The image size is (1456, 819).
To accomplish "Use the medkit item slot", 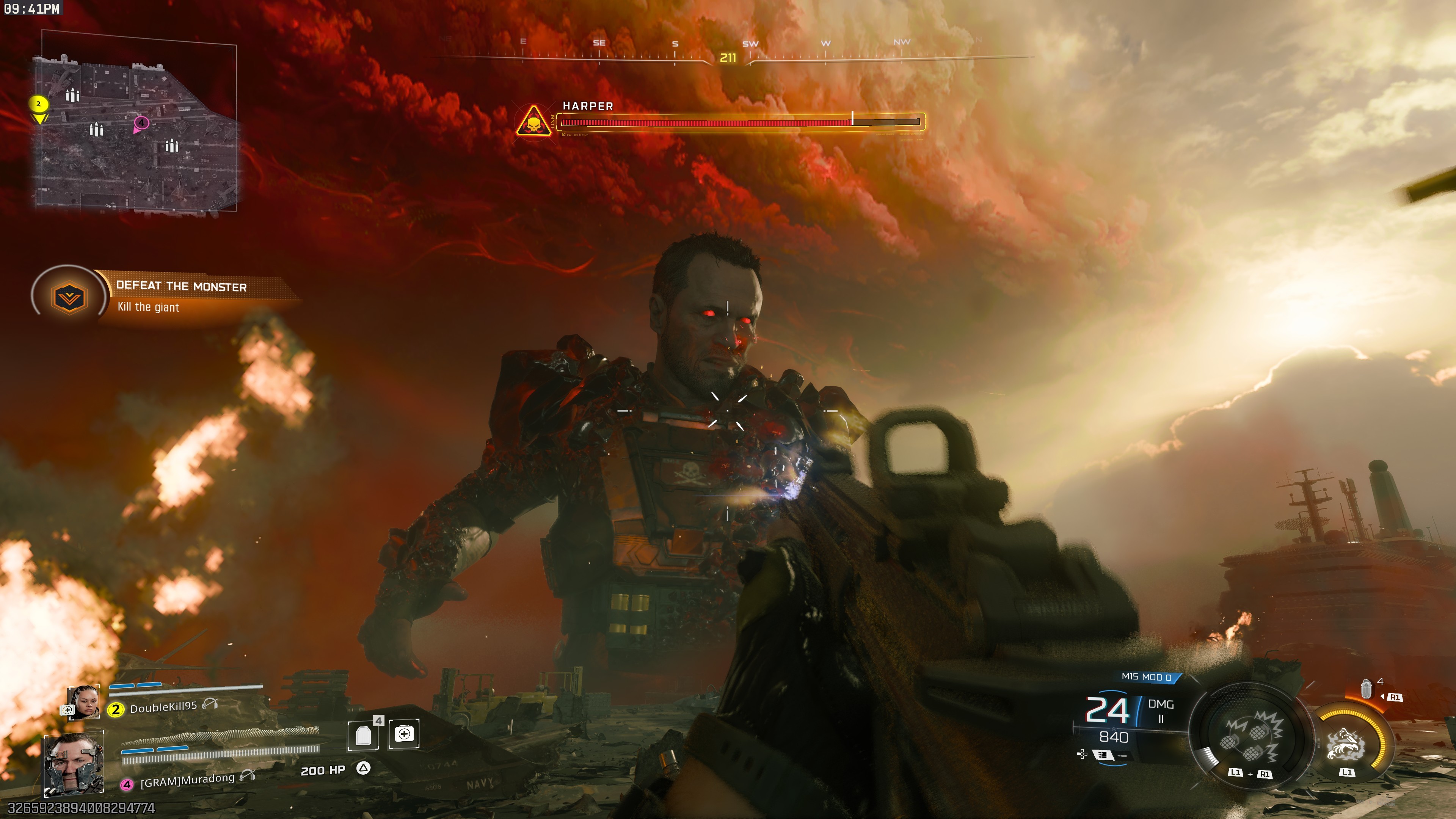I will coord(404,734).
